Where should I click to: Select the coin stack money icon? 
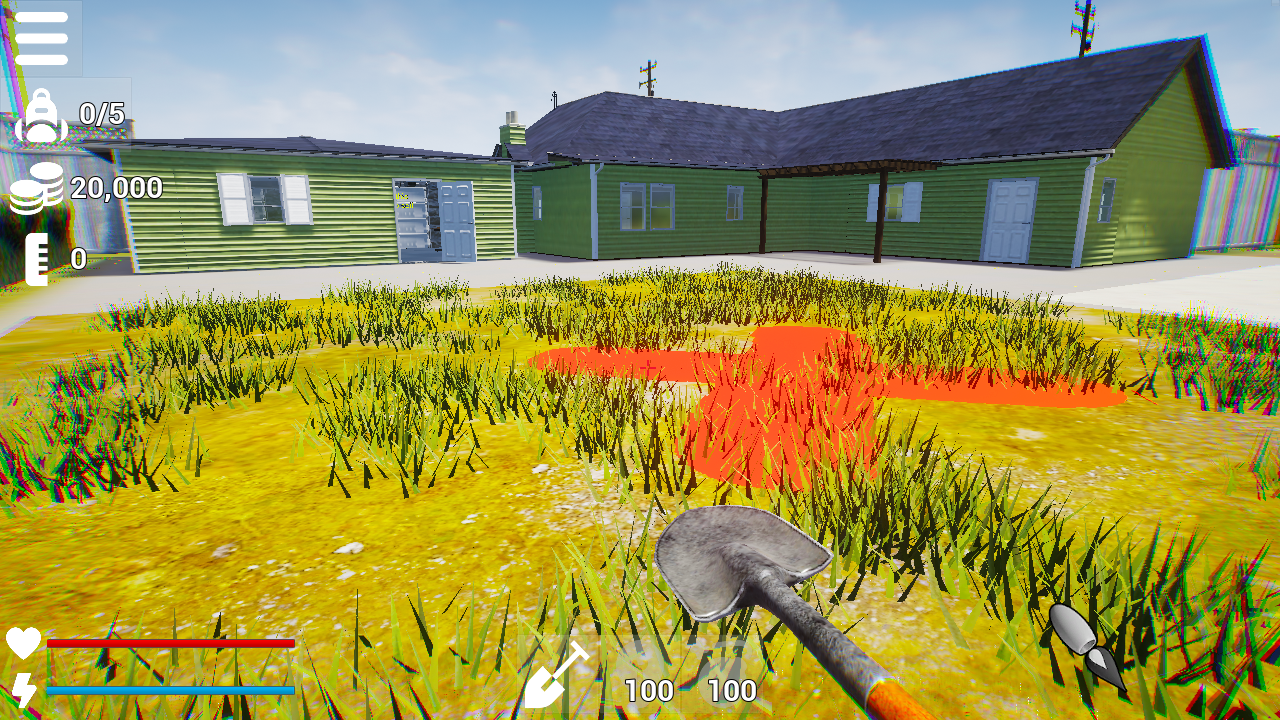point(38,188)
